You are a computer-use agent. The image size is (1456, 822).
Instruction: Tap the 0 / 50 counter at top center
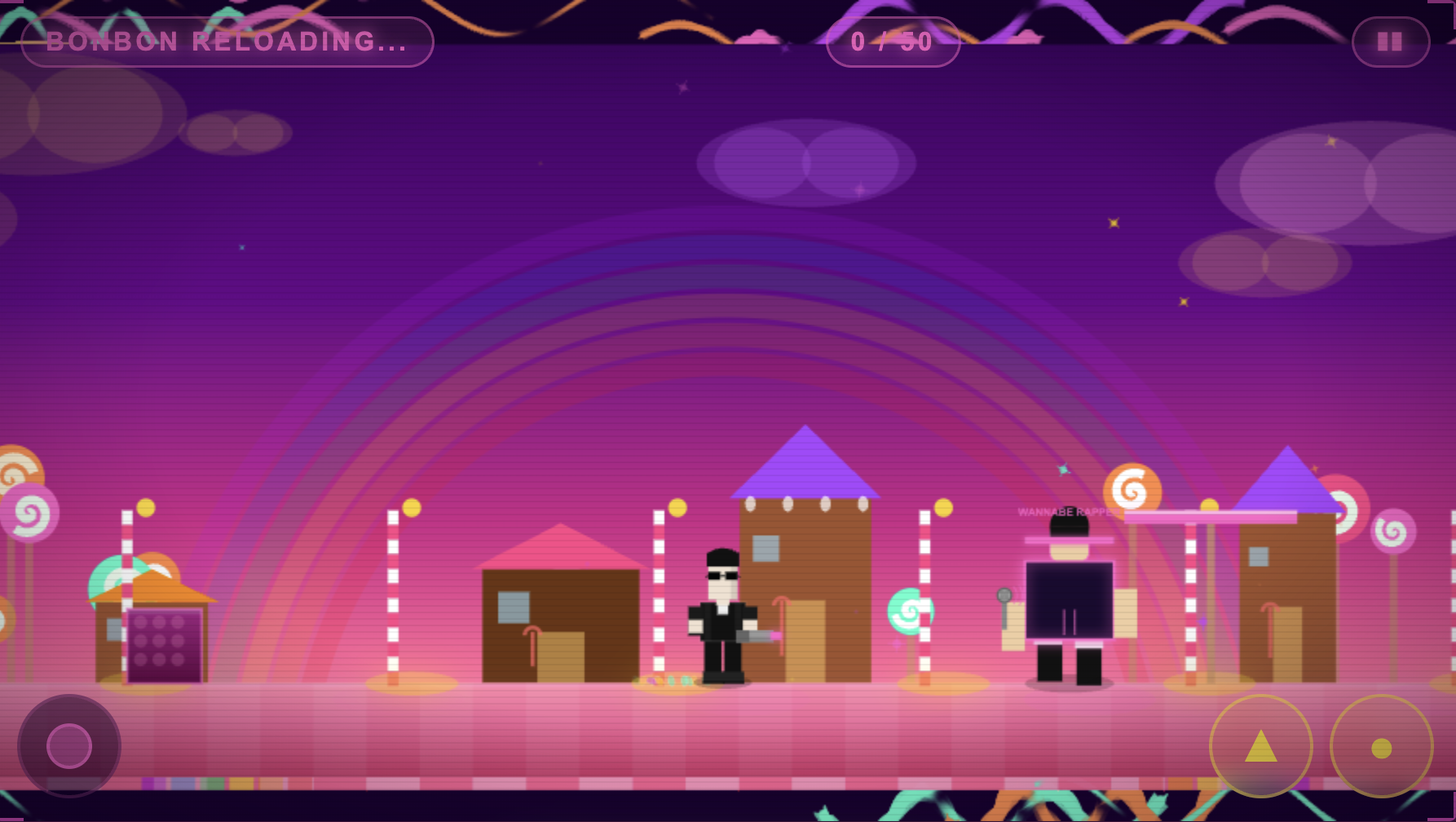[x=892, y=42]
